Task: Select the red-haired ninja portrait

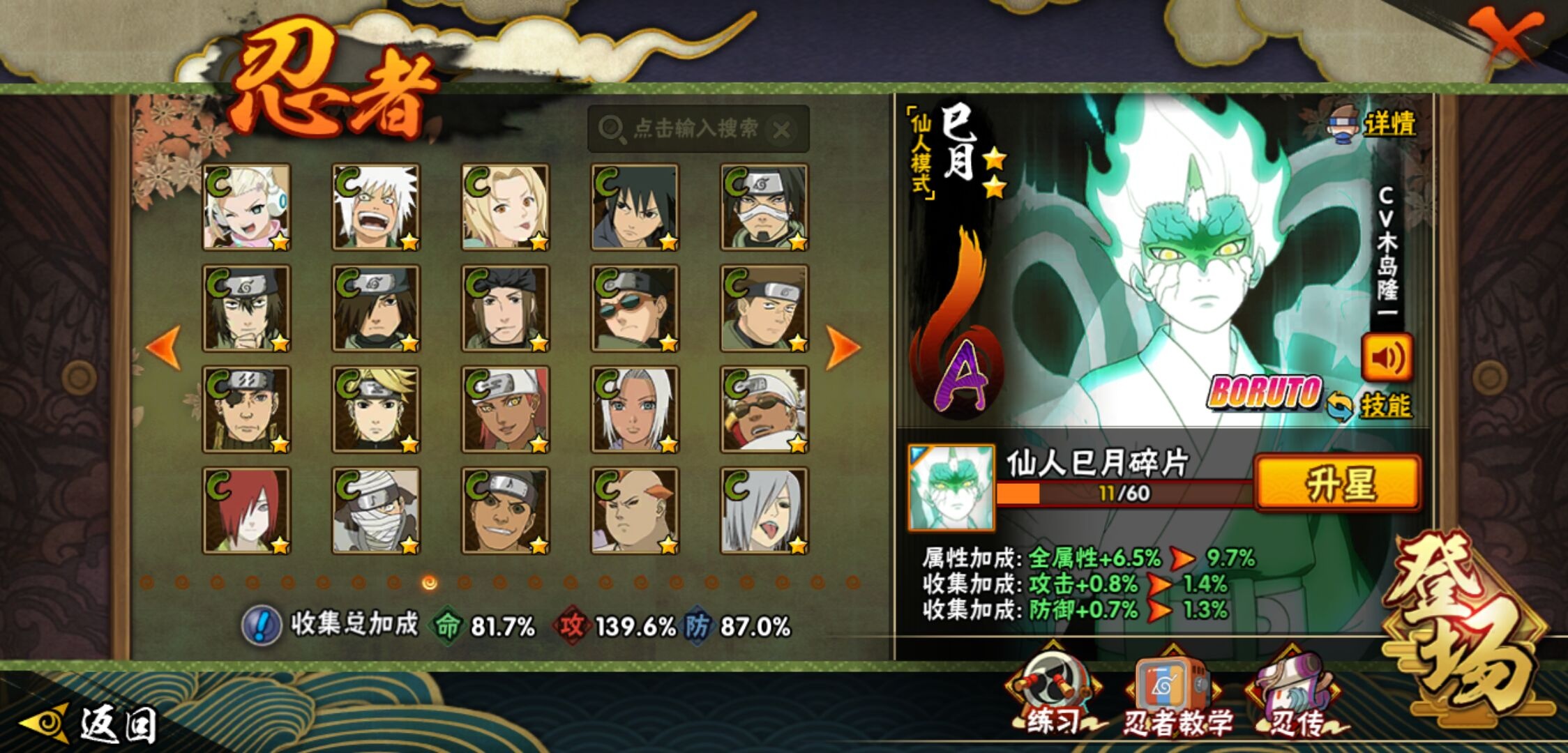Action: (246, 510)
